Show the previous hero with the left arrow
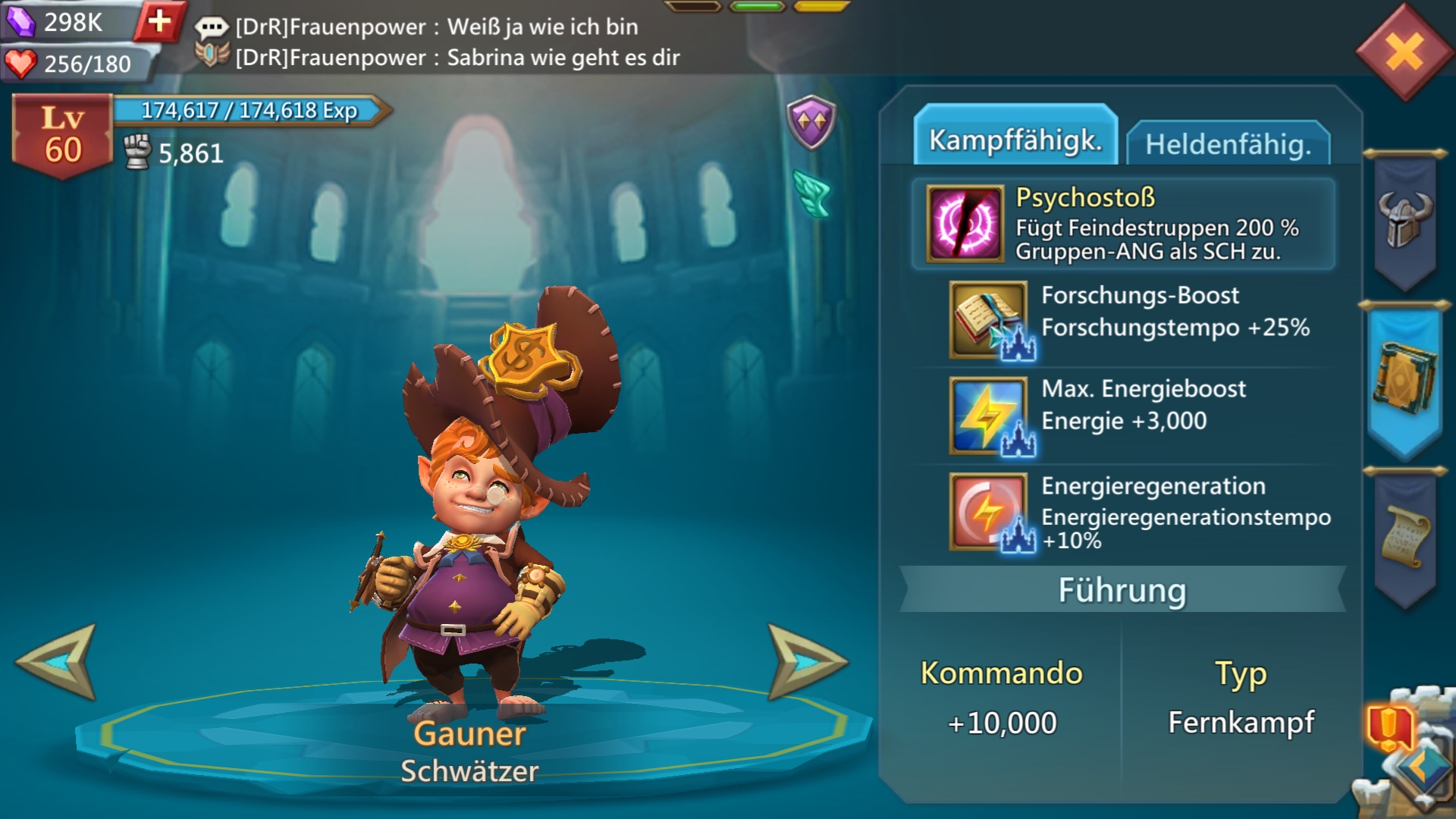The image size is (1456, 819). [x=58, y=661]
